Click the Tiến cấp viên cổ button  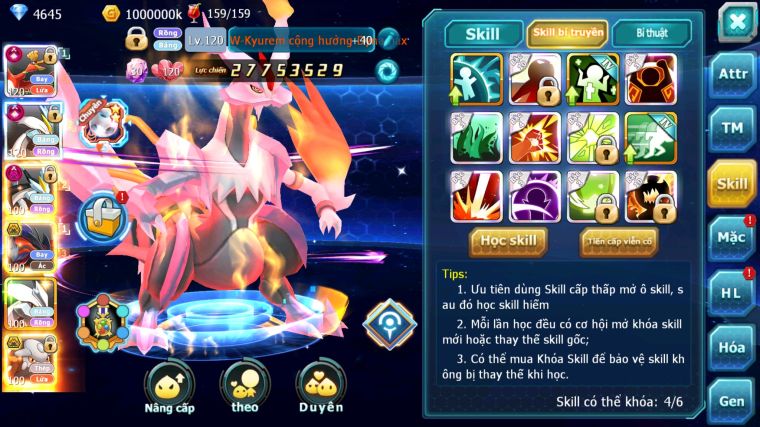pos(618,241)
